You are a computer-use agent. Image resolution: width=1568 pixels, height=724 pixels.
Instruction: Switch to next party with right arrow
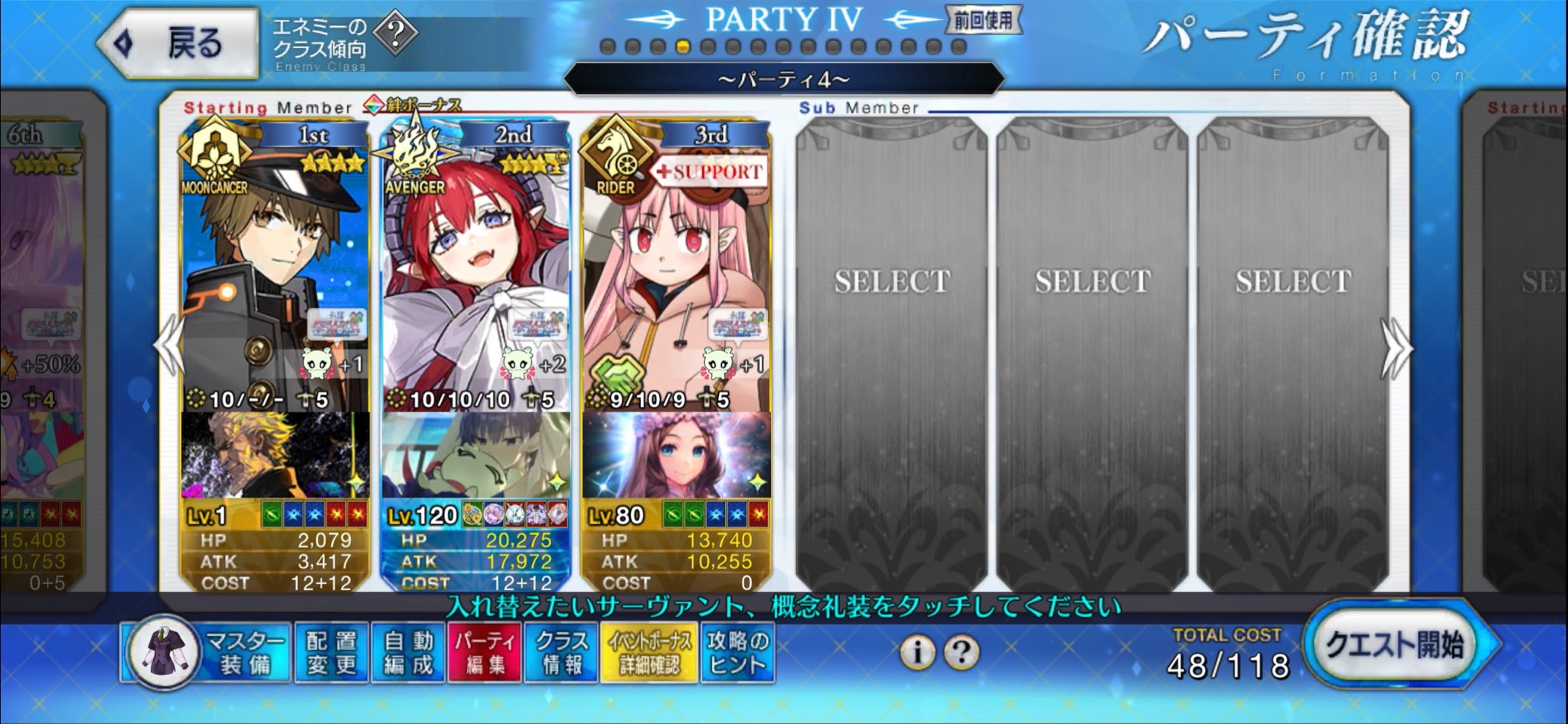pyautogui.click(x=1397, y=349)
